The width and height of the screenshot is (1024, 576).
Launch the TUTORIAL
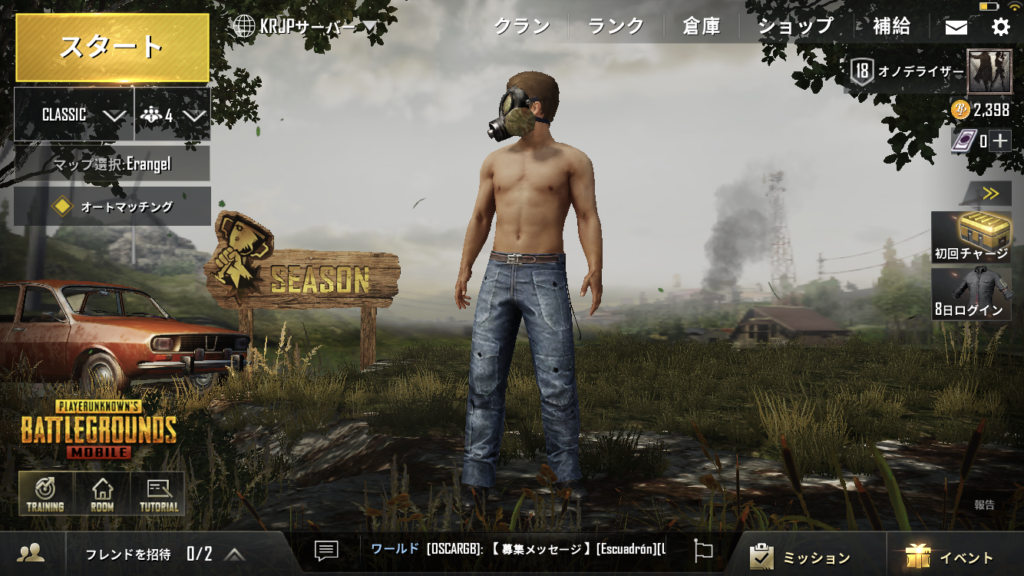(158, 494)
